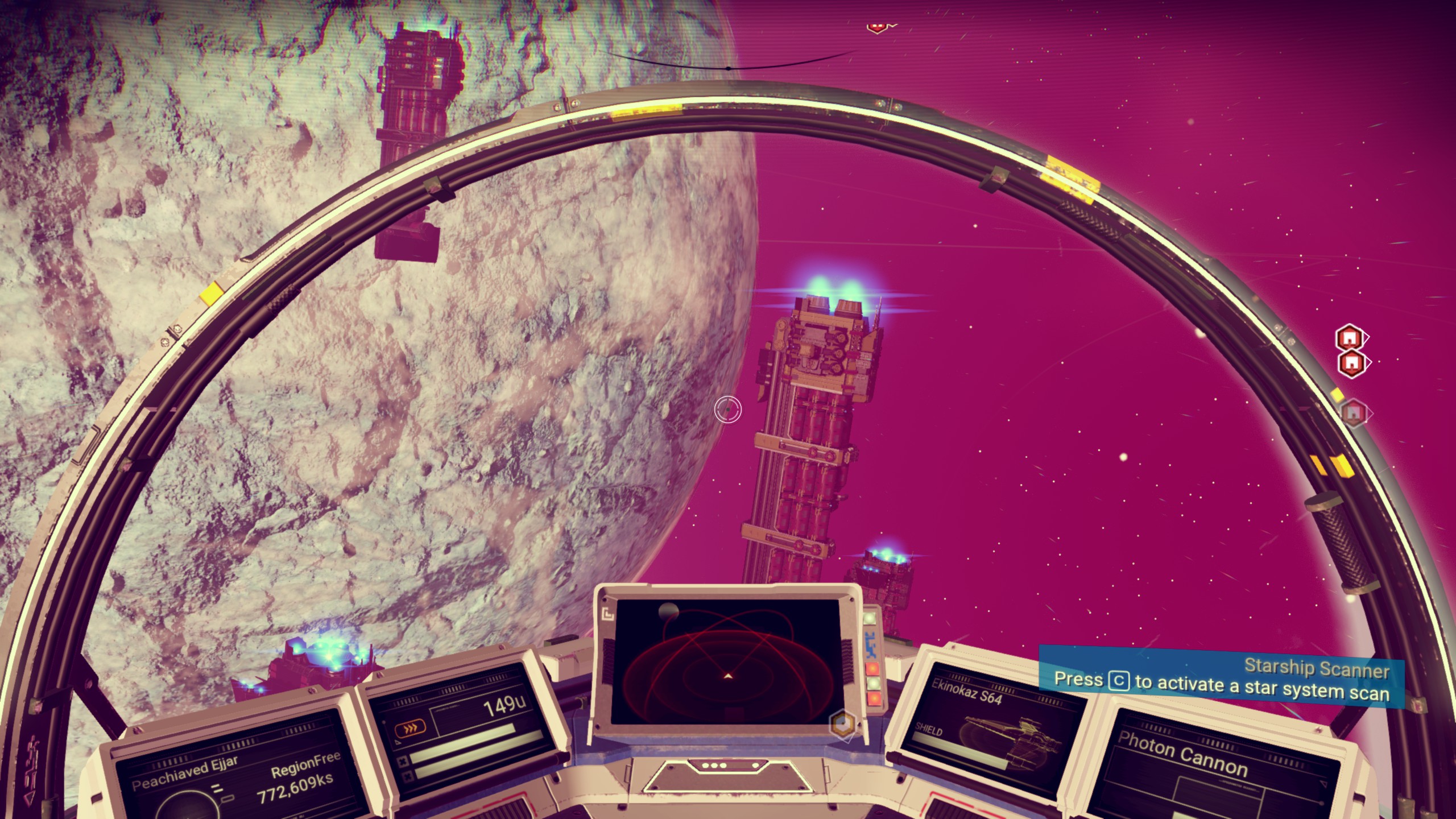Click the lower red hexagonal HUD marker

1352,363
